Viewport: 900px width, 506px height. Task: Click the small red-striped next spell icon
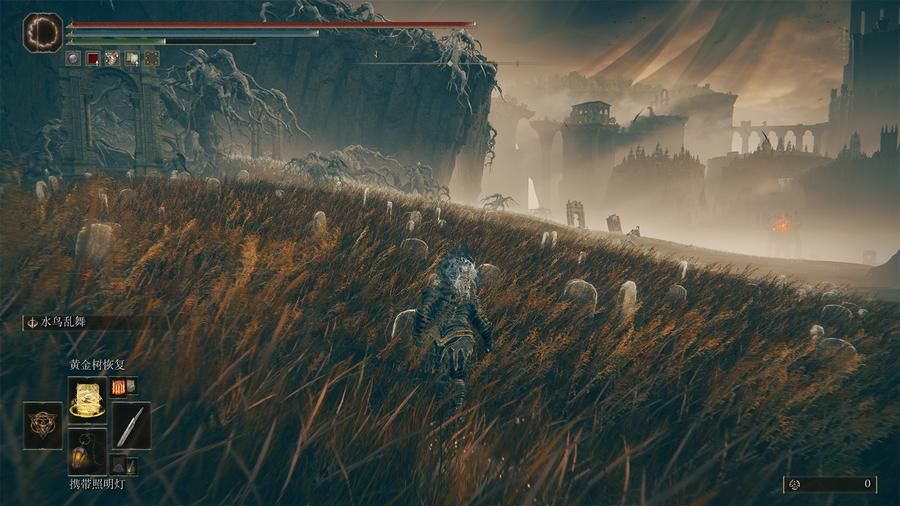click(119, 386)
